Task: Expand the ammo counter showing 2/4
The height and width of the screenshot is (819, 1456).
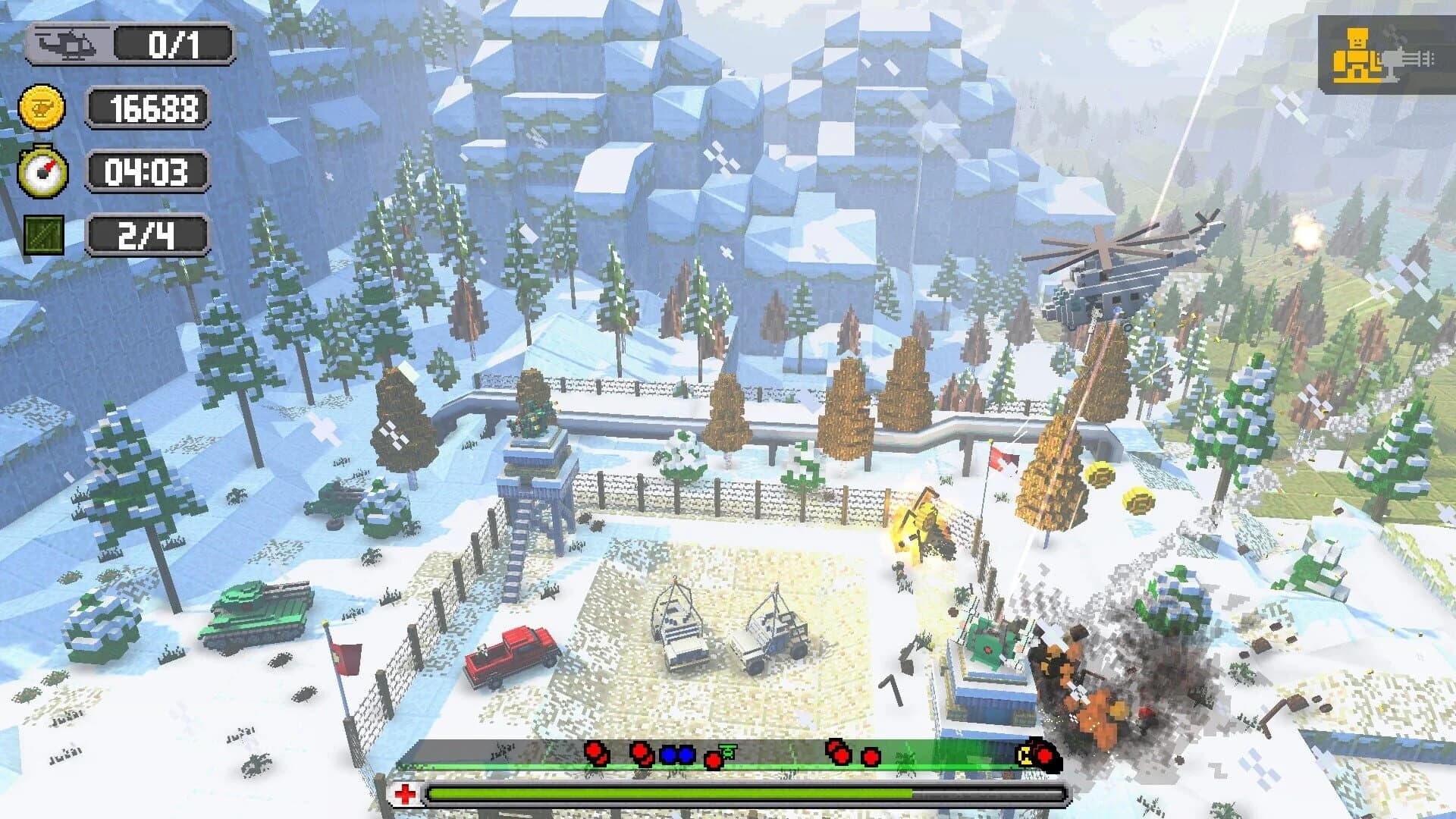Action: tap(147, 234)
